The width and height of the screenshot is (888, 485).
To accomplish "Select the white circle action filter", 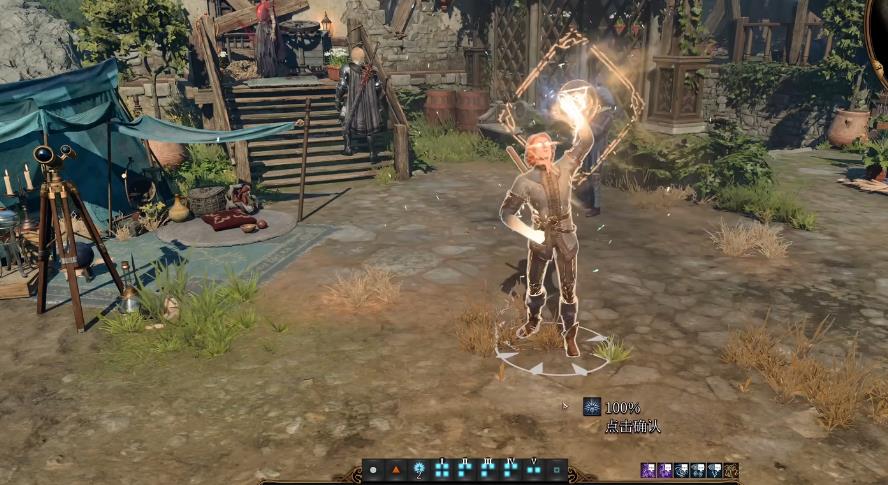I will [373, 469].
